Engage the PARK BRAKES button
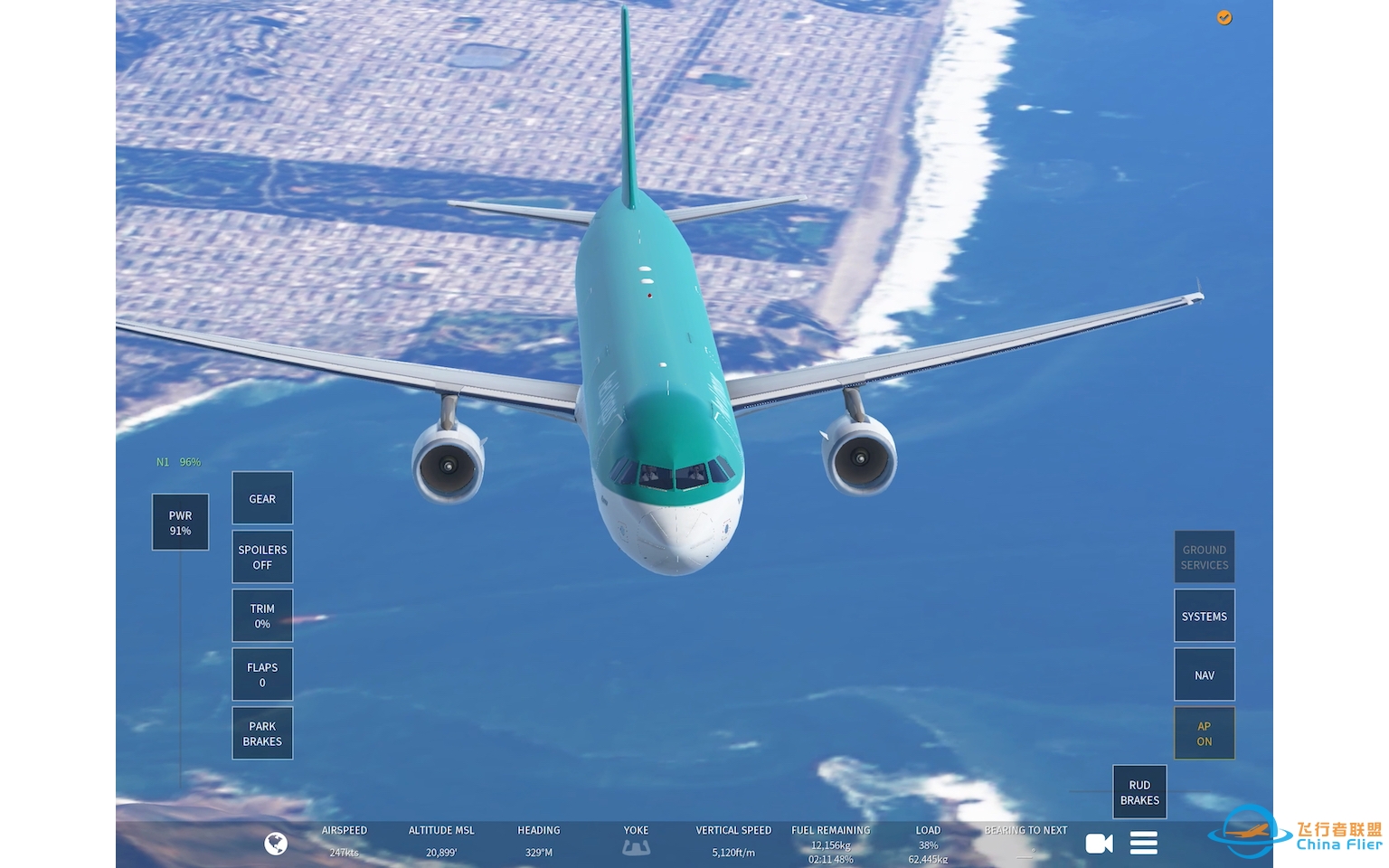Viewport: 1389px width, 868px height. (262, 733)
